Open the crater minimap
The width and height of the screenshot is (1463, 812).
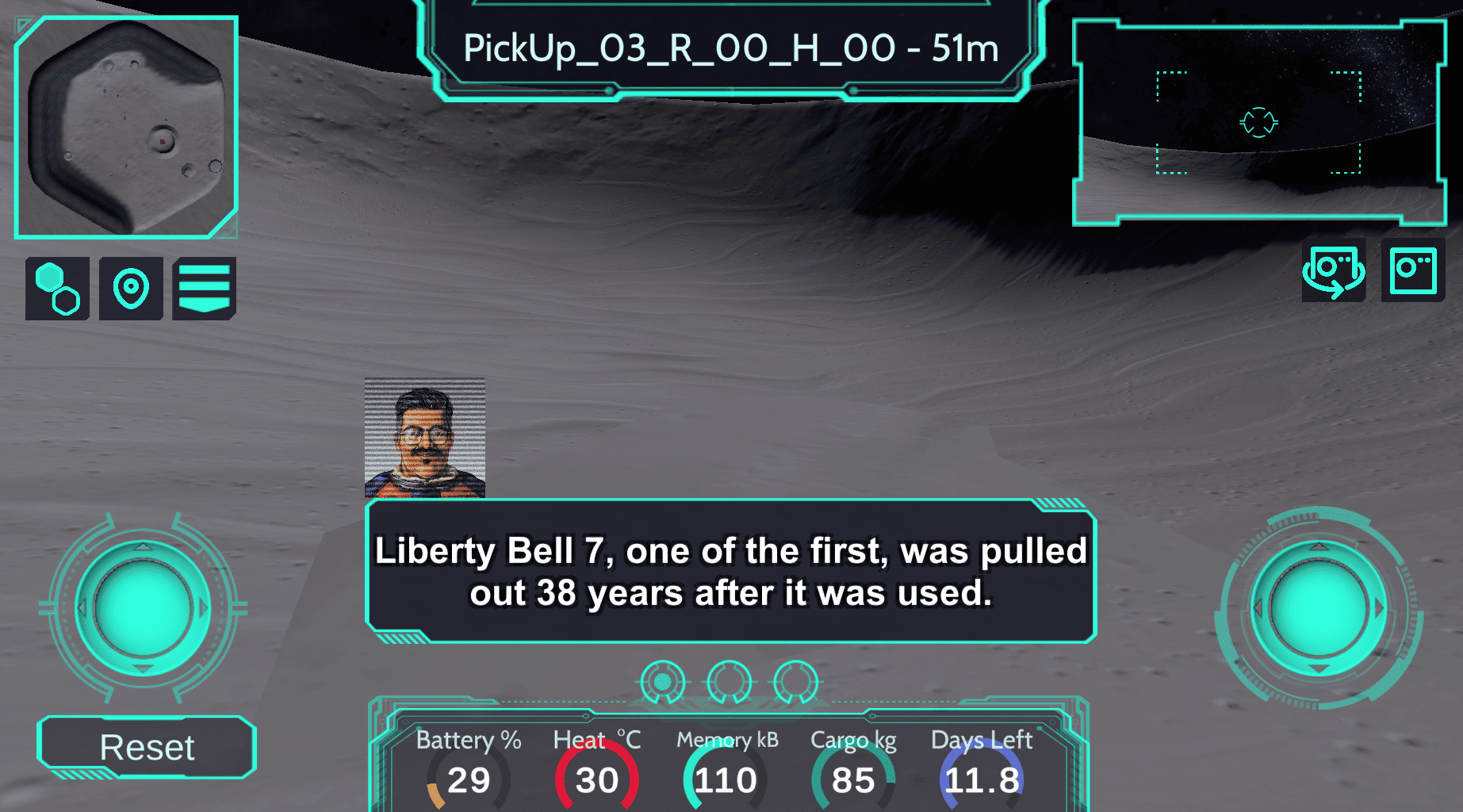126,127
